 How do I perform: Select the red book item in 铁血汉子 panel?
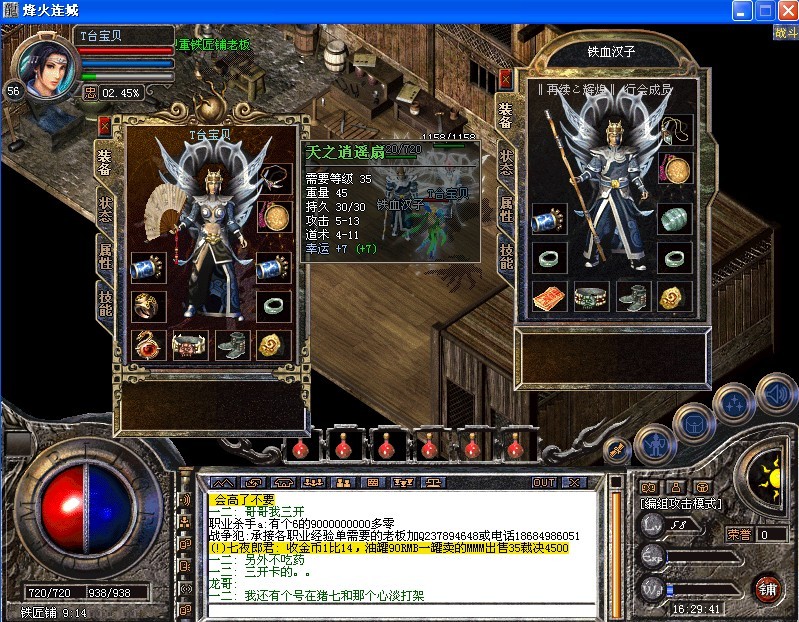pyautogui.click(x=547, y=296)
